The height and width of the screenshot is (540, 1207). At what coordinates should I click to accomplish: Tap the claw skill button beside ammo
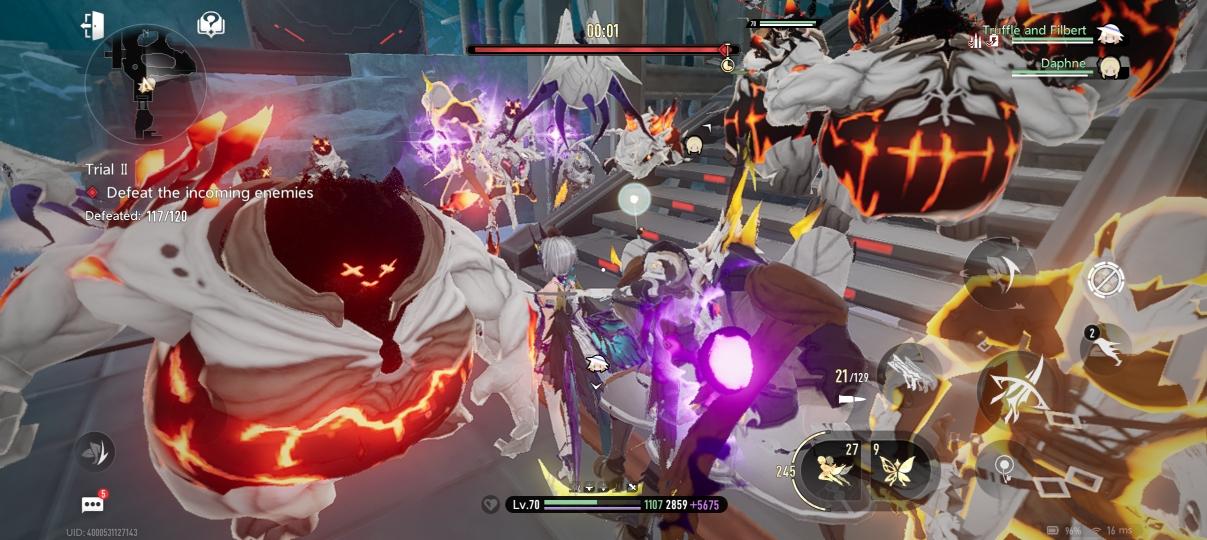910,371
